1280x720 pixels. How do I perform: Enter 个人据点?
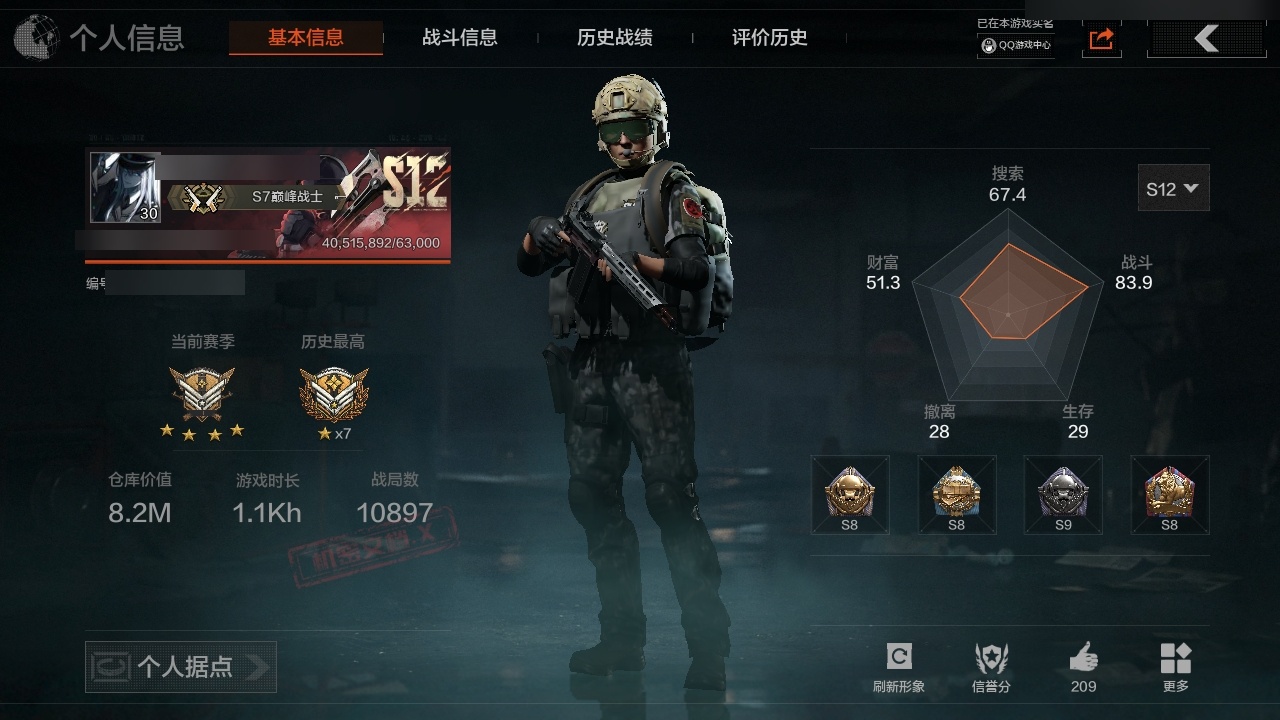181,666
